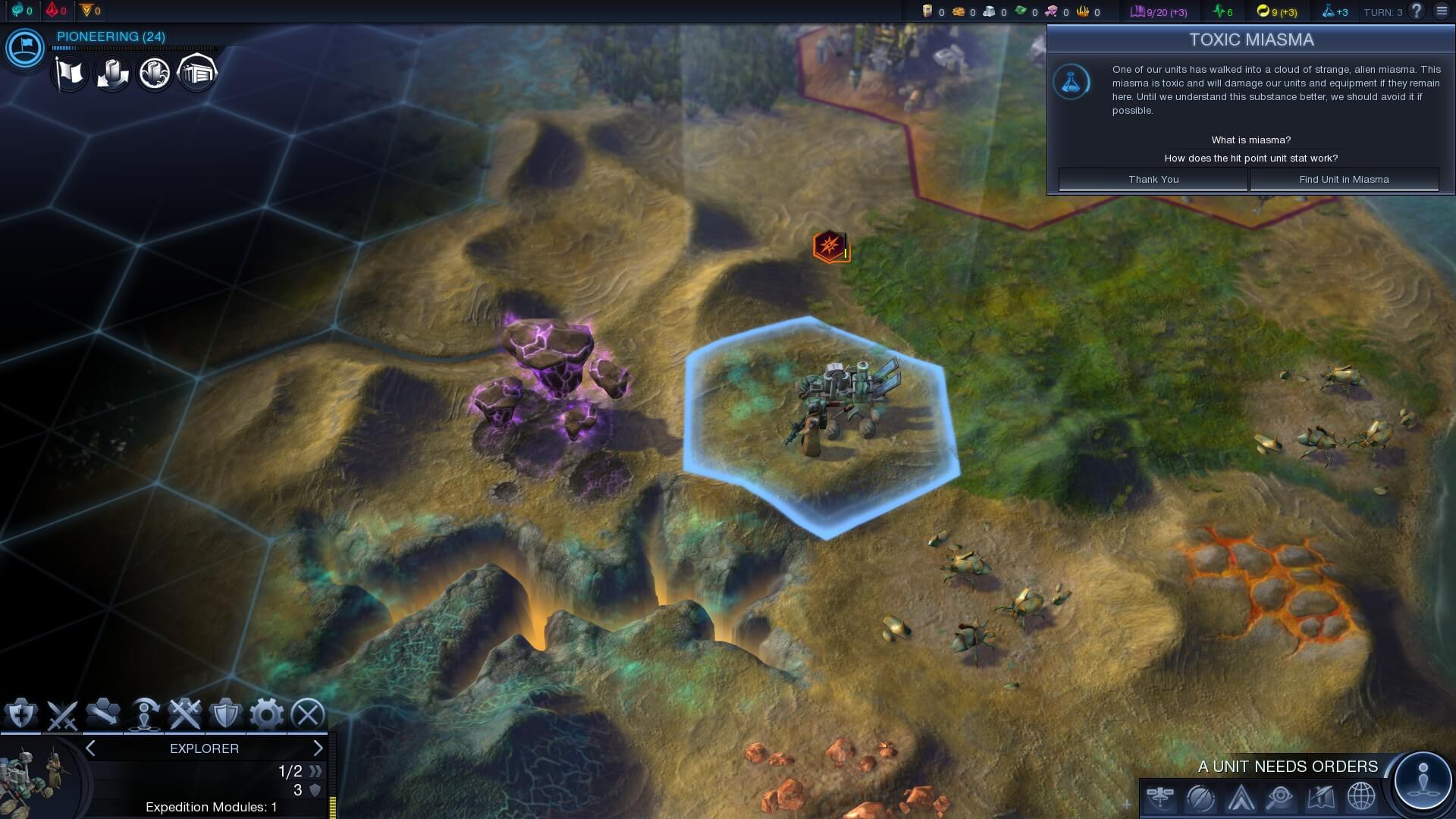Start an Expedition with the Explorer
This screenshot has width=1456, height=819.
tap(144, 713)
